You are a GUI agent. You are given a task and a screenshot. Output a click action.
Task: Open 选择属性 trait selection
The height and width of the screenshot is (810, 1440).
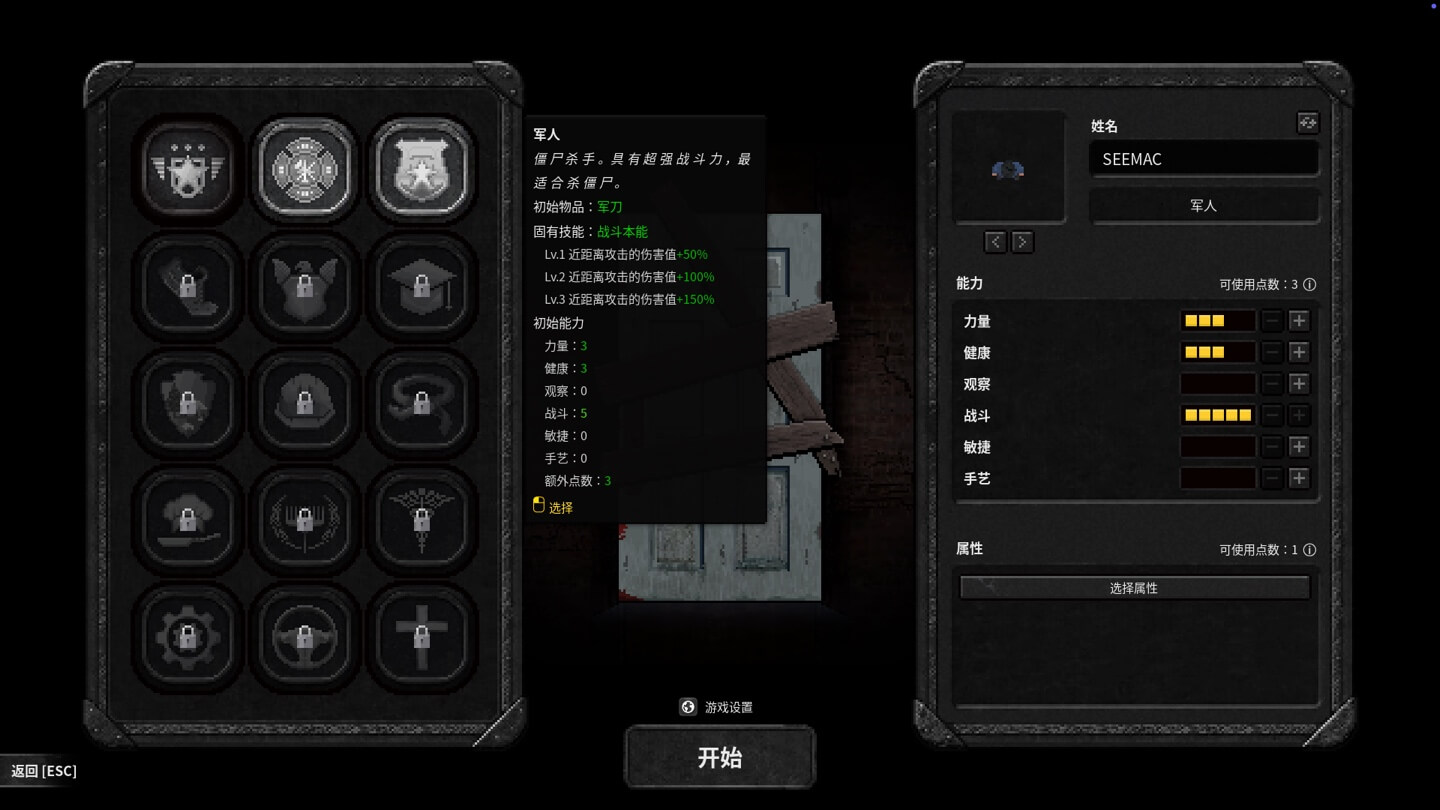(1134, 588)
